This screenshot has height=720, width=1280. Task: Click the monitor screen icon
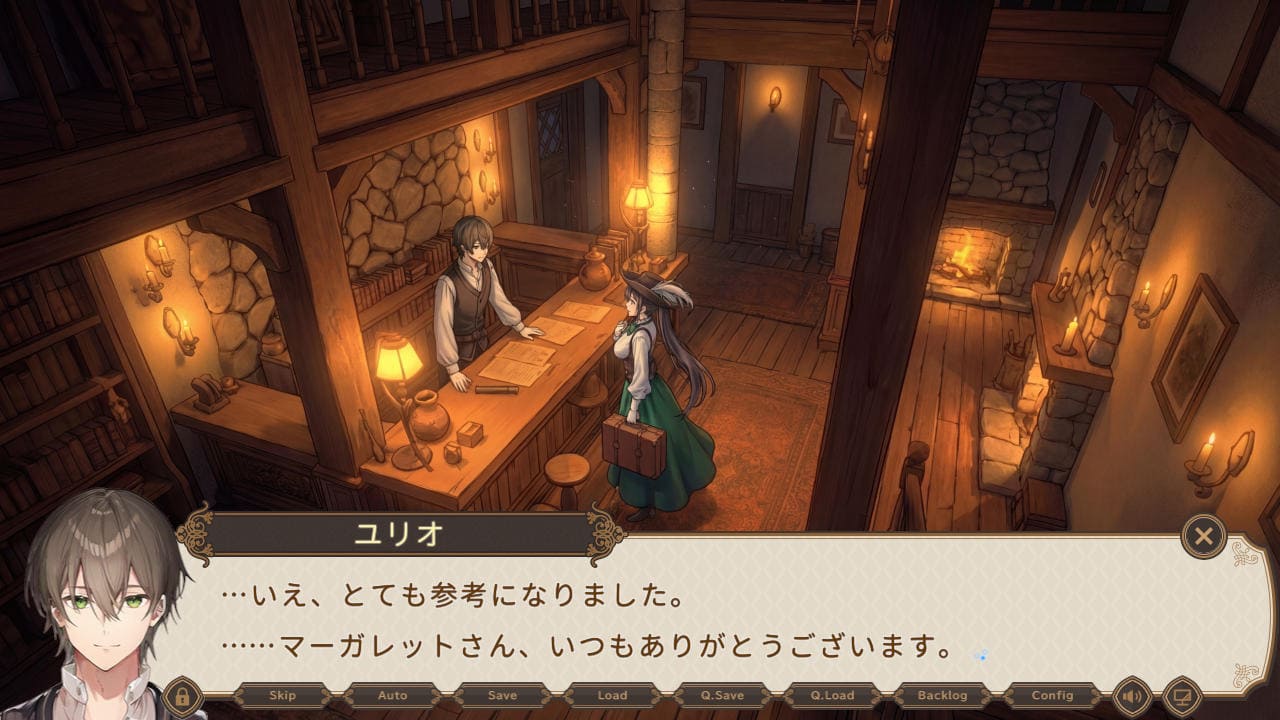click(1181, 695)
